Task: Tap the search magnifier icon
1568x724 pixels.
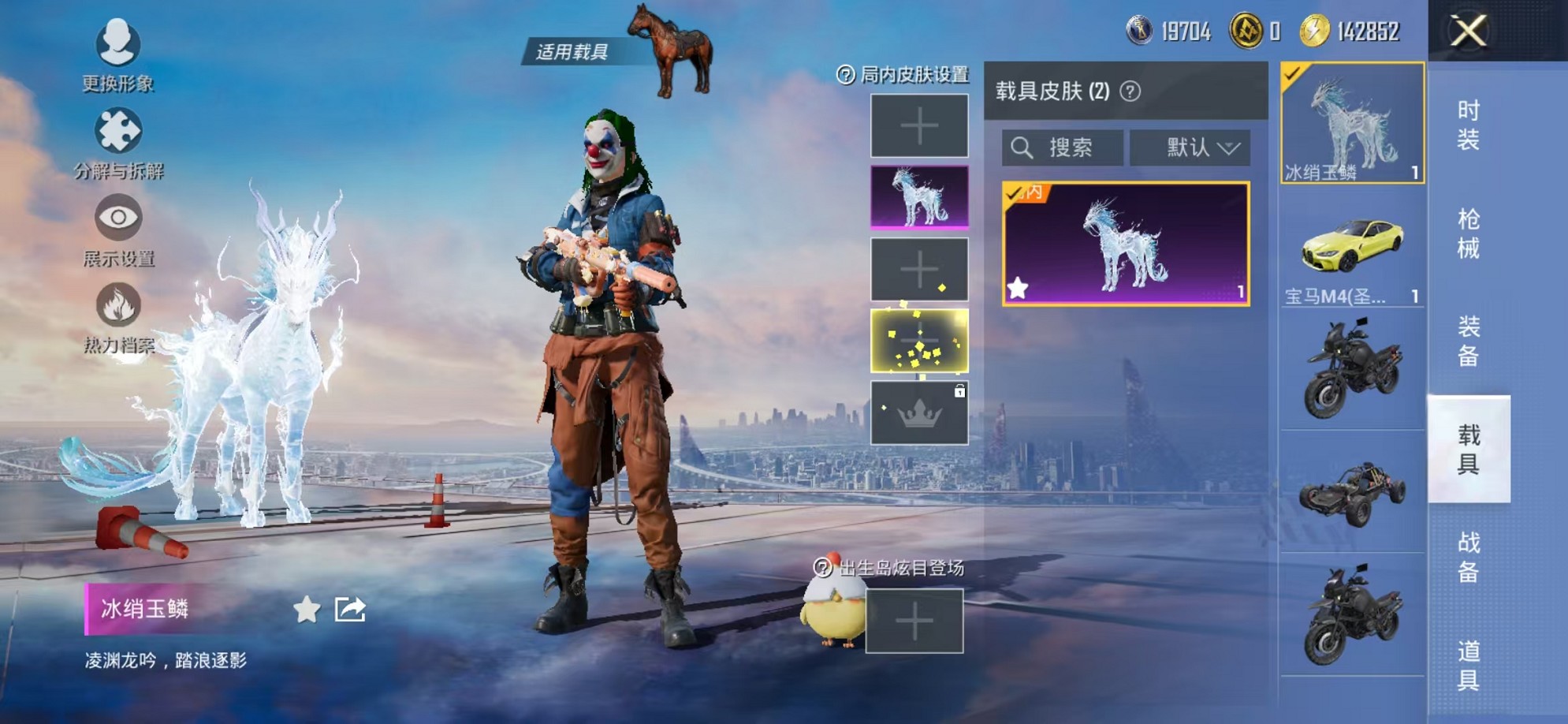Action: click(1023, 147)
